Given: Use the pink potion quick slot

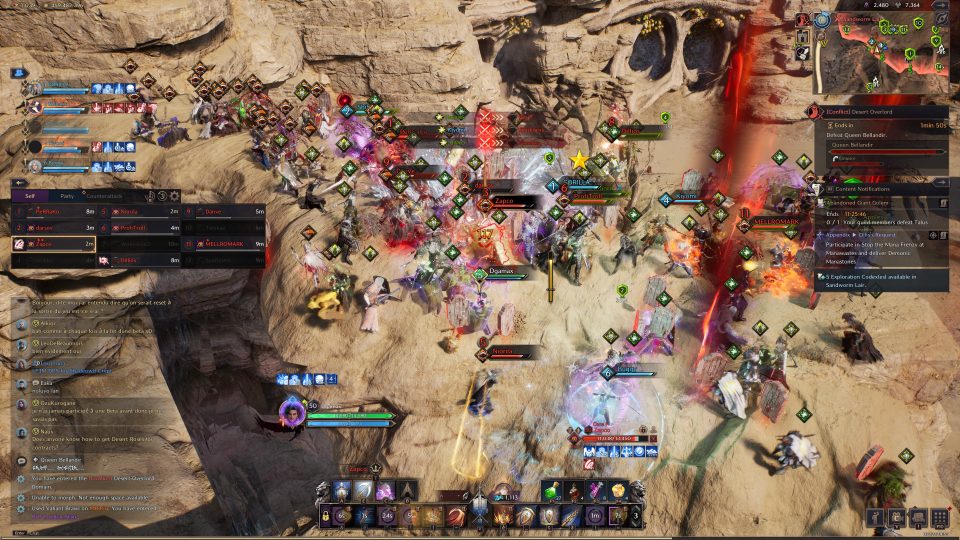Looking at the screenshot, I should 597,490.
